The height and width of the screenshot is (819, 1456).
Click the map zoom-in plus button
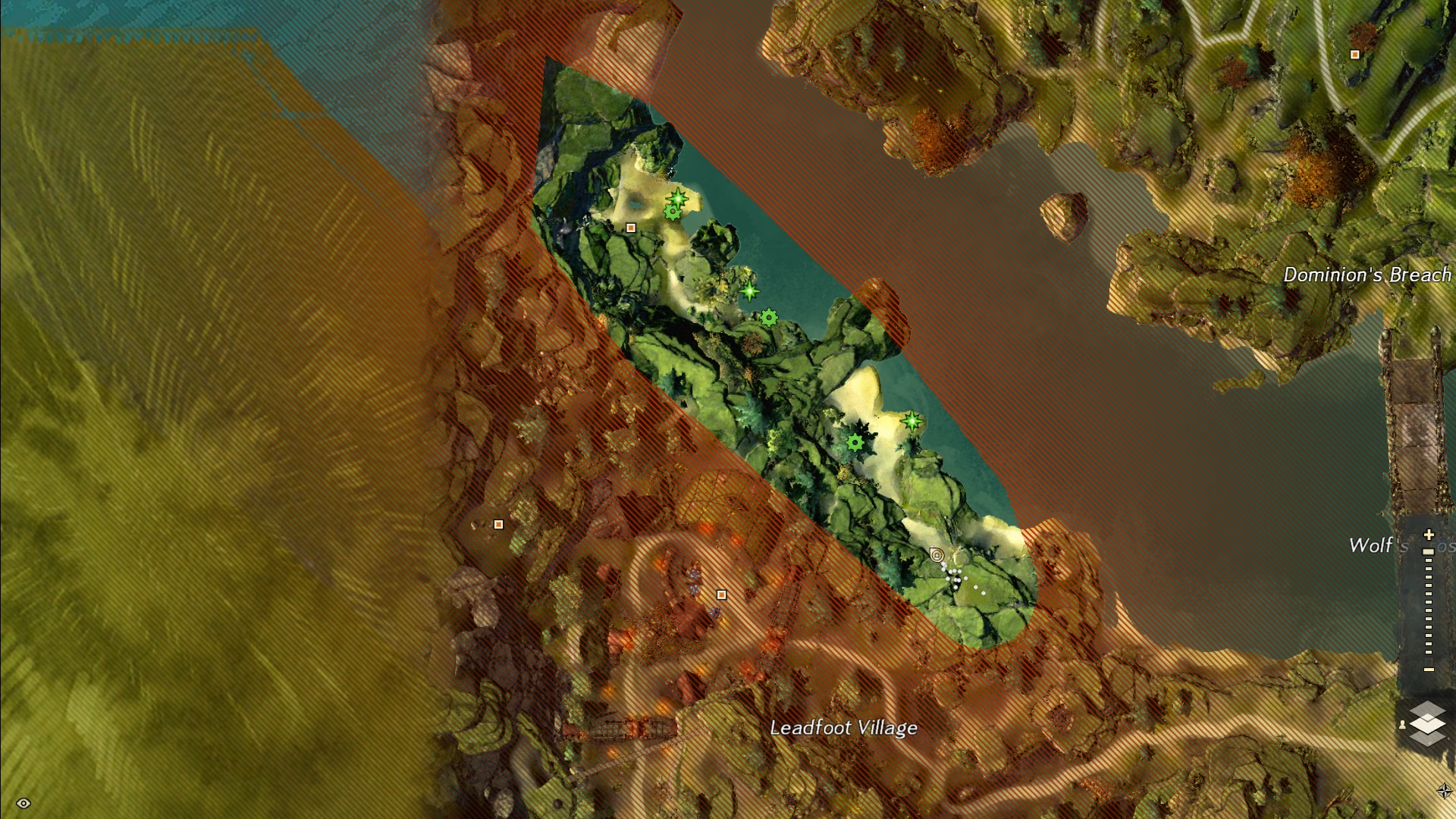tap(1429, 535)
